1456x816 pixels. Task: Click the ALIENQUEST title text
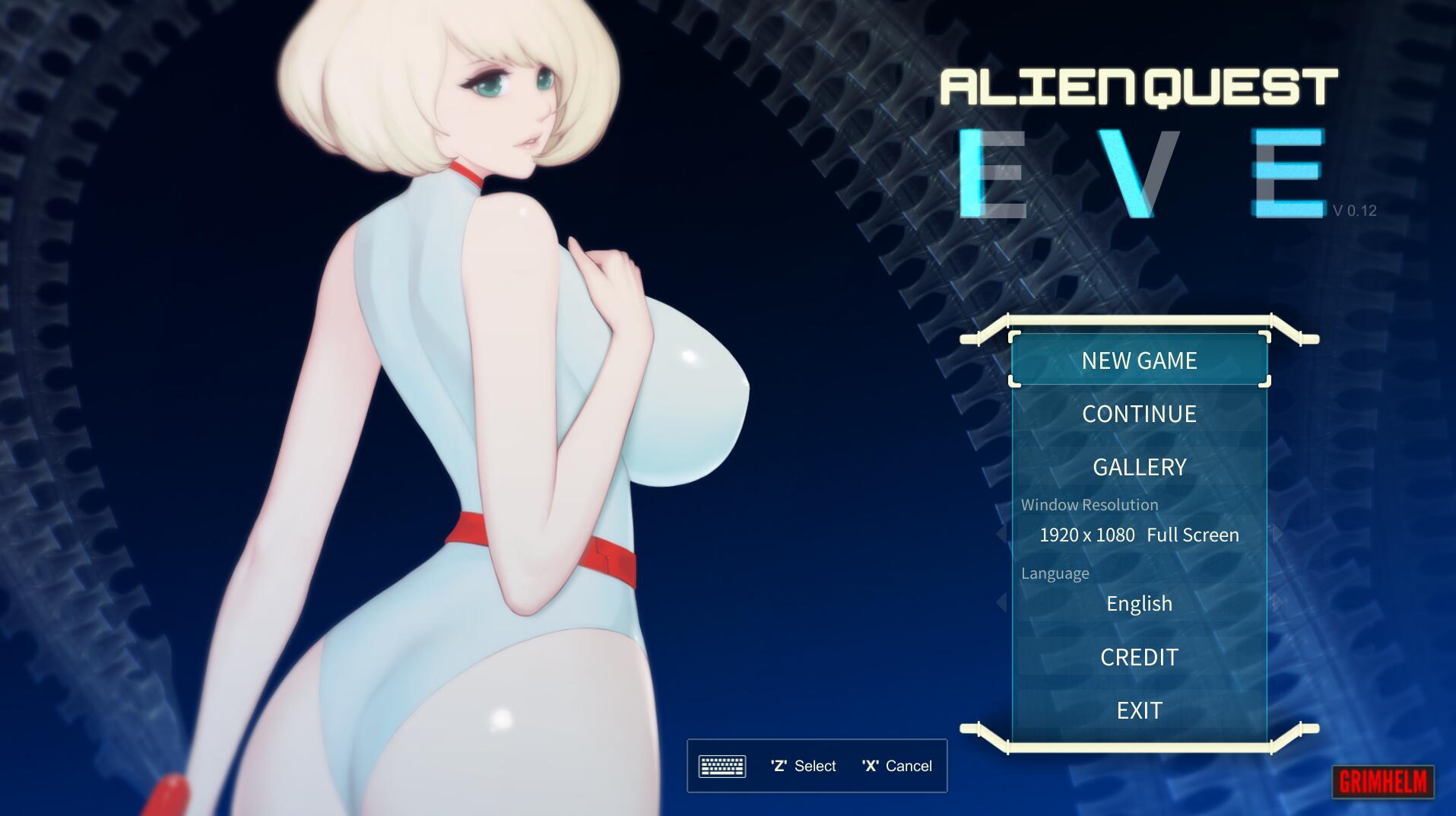(x=1136, y=86)
